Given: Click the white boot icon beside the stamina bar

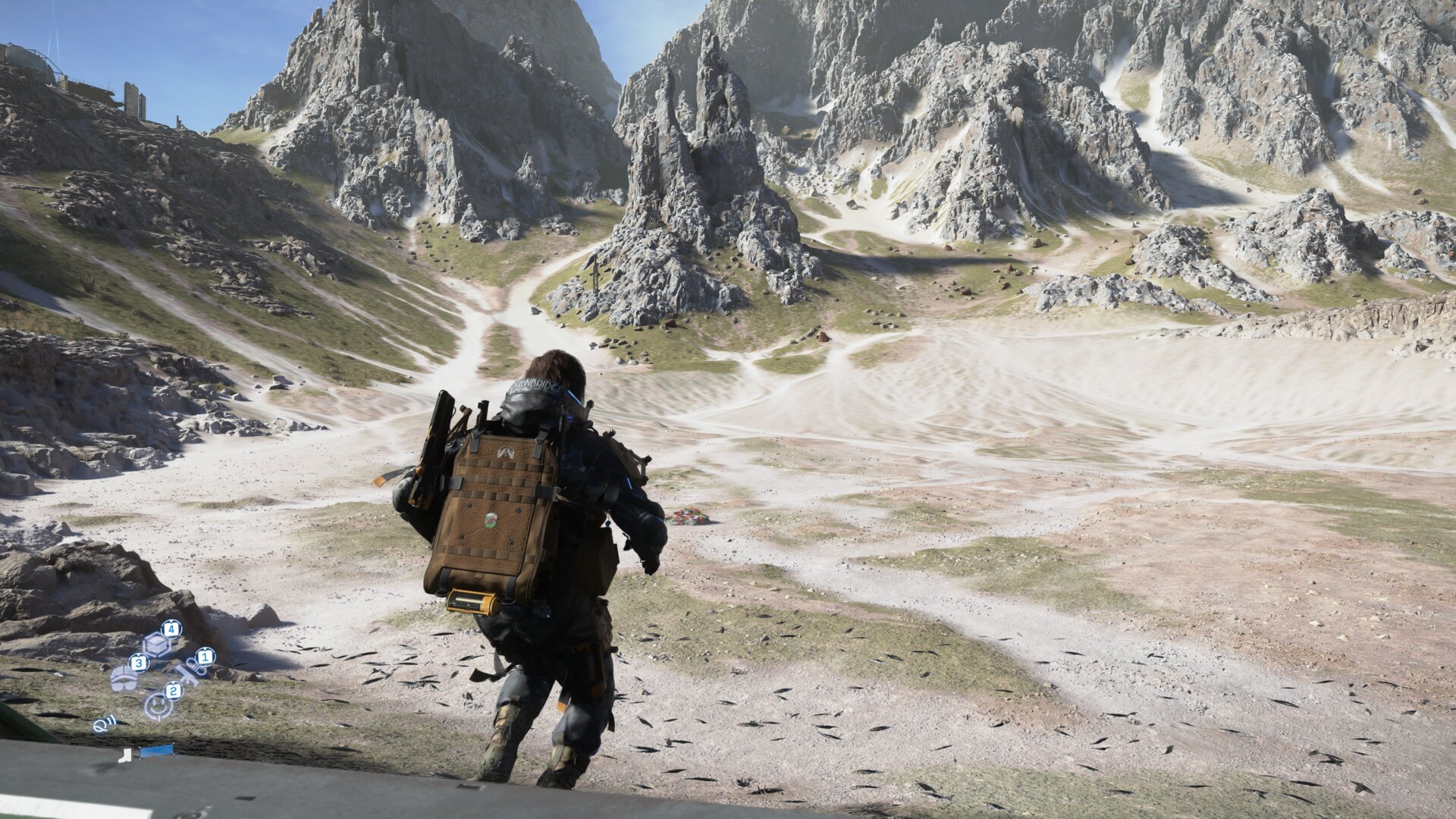Looking at the screenshot, I should point(125,755).
